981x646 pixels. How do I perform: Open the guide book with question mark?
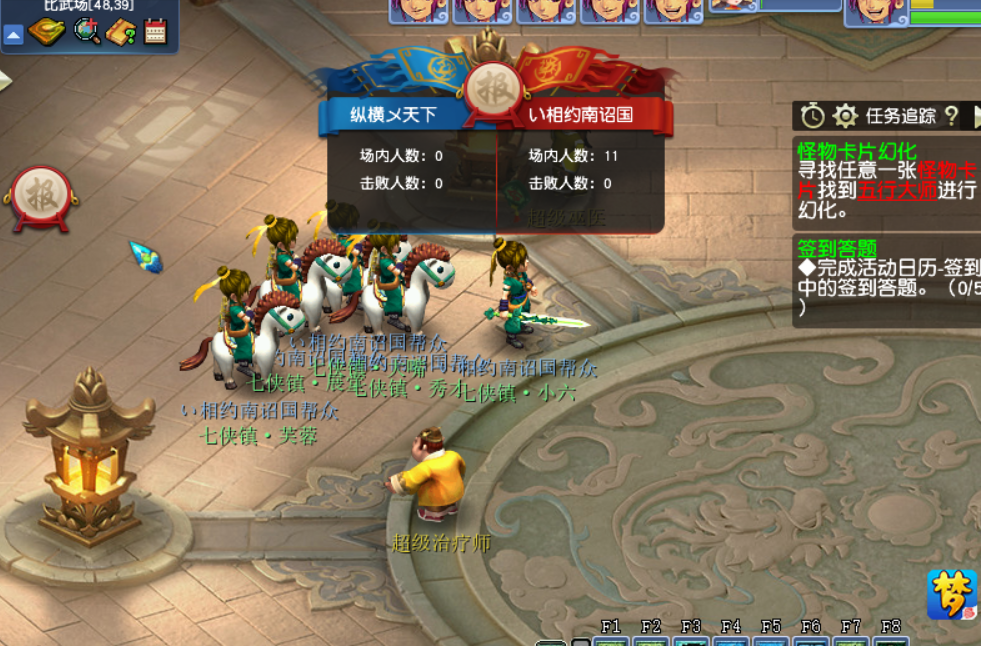pyautogui.click(x=121, y=32)
